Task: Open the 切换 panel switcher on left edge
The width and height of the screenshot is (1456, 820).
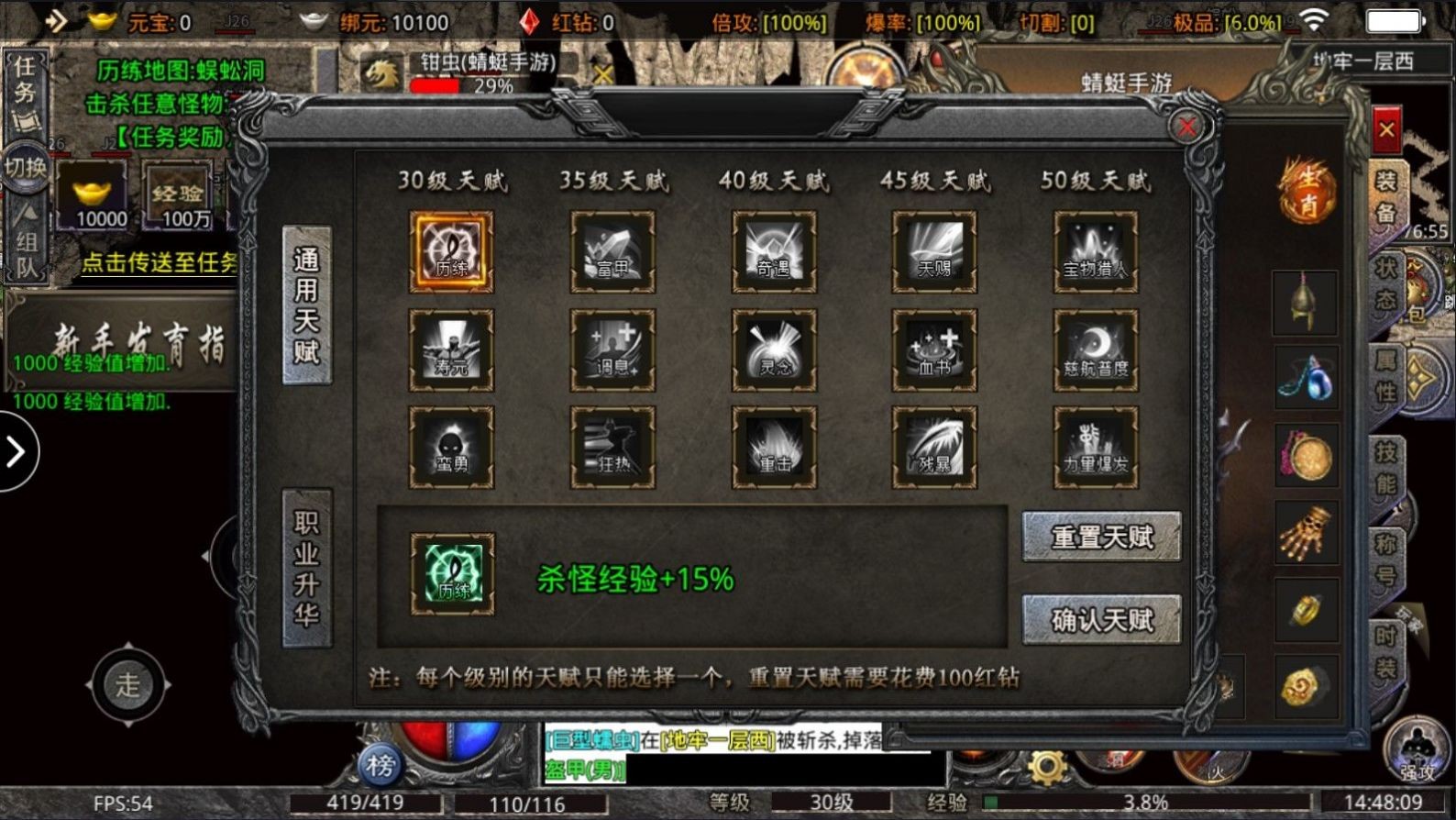Action: 26,165
